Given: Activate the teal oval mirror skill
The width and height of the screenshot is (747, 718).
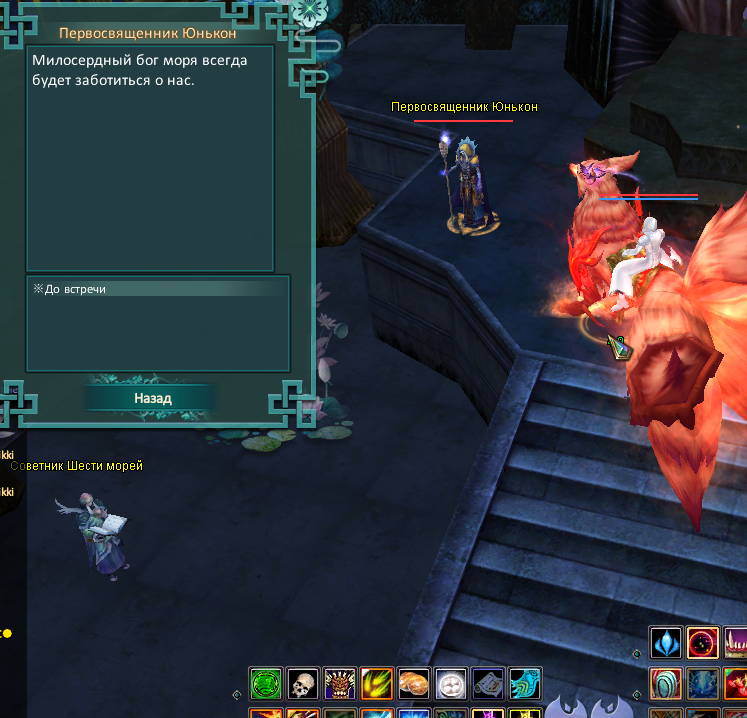Looking at the screenshot, I should pos(666,684).
